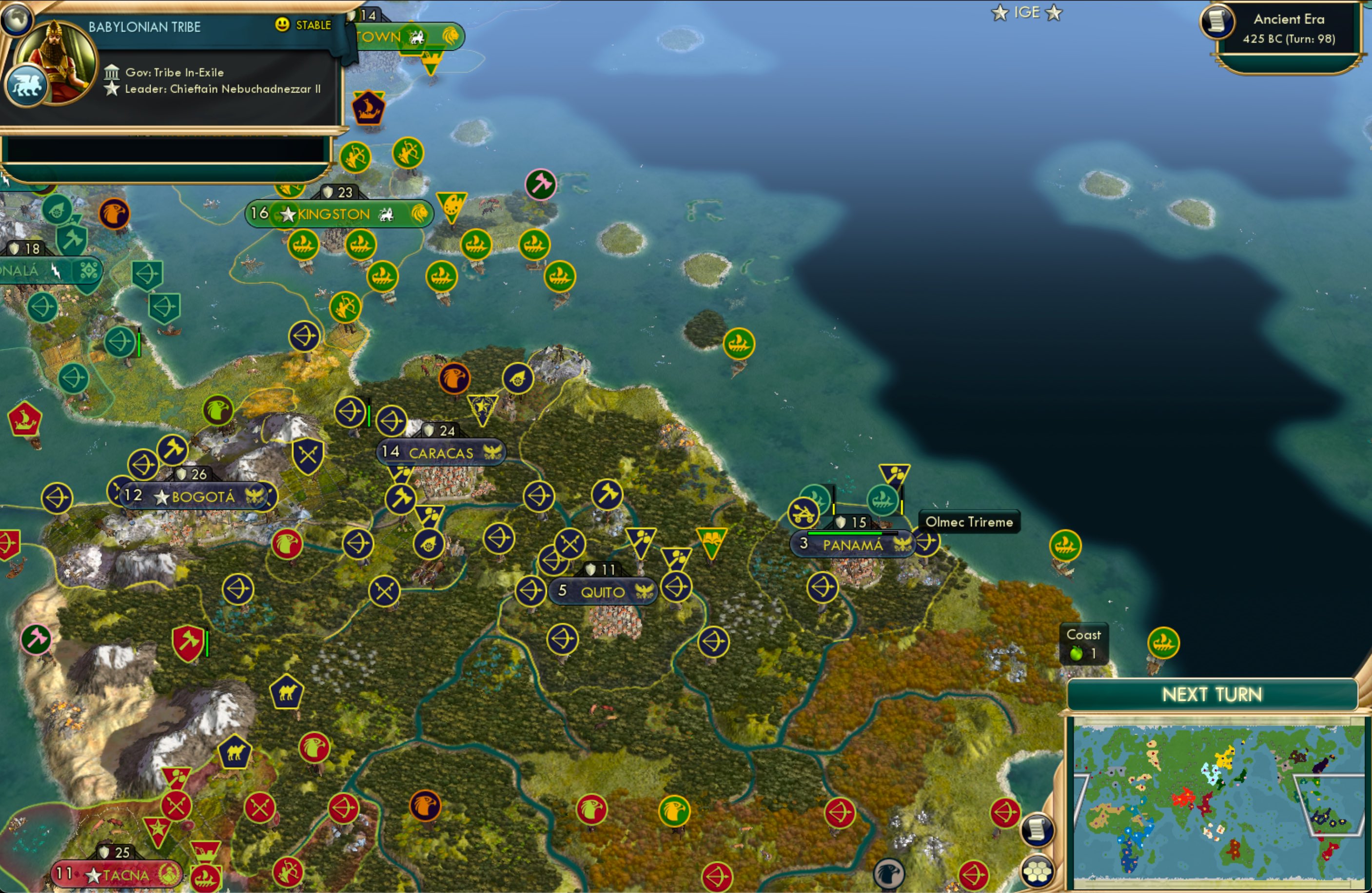This screenshot has height=893, width=1372.
Task: Click the trireme's green health bar
Action: [x=846, y=533]
